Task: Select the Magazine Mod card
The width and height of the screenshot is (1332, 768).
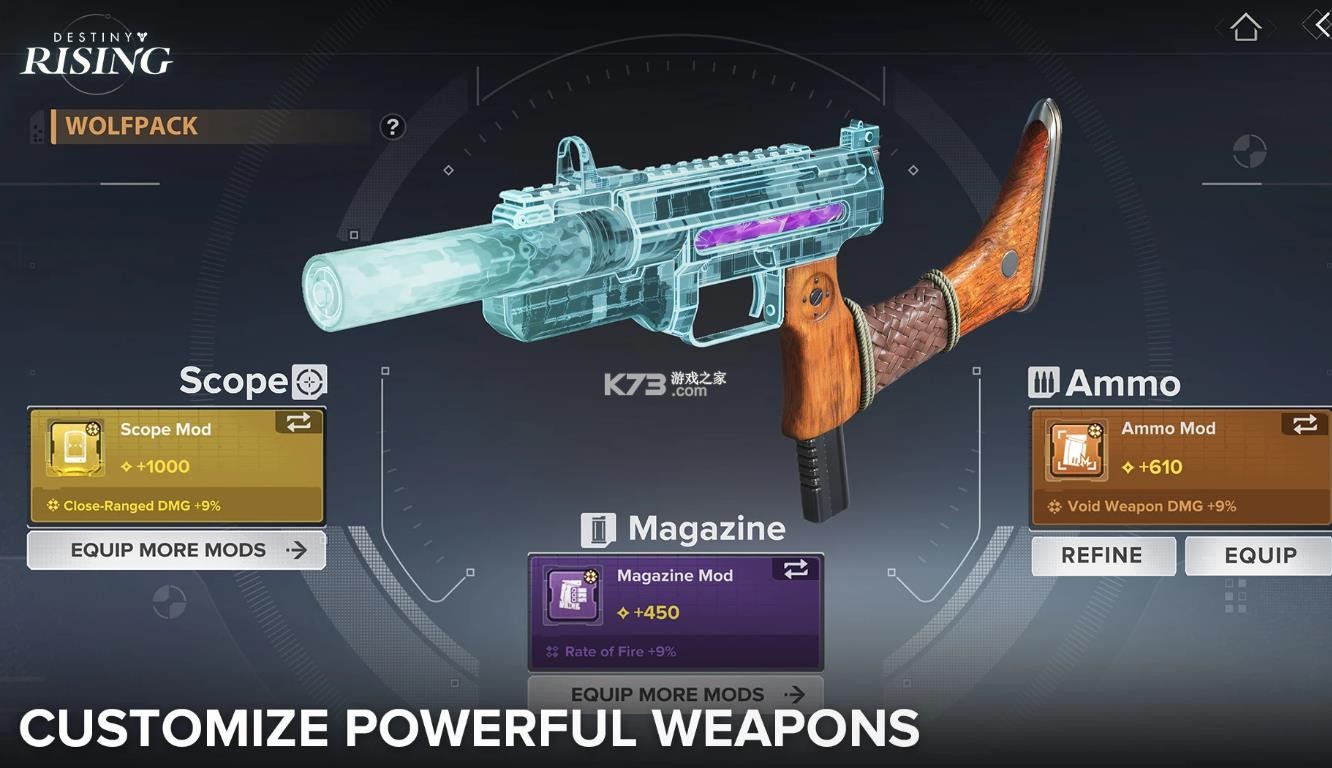Action: 675,612
